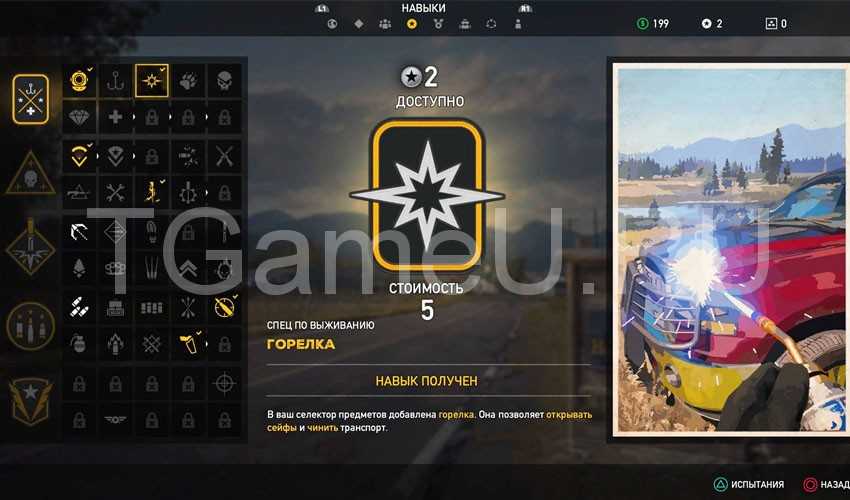Pick the crosshair skill icon
Viewport: 850px width, 500px height.
coord(224,381)
